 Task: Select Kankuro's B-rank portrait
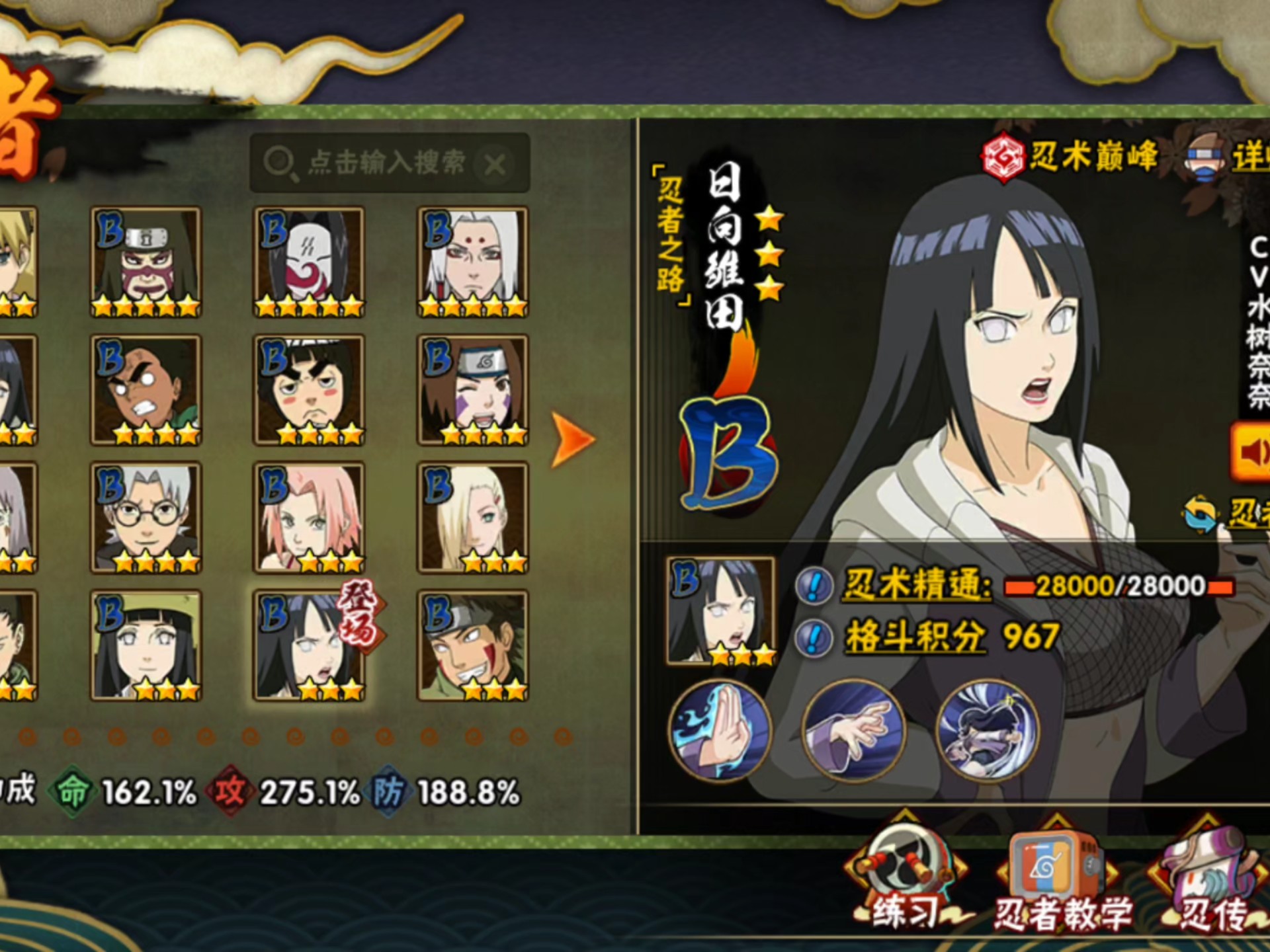(x=146, y=262)
